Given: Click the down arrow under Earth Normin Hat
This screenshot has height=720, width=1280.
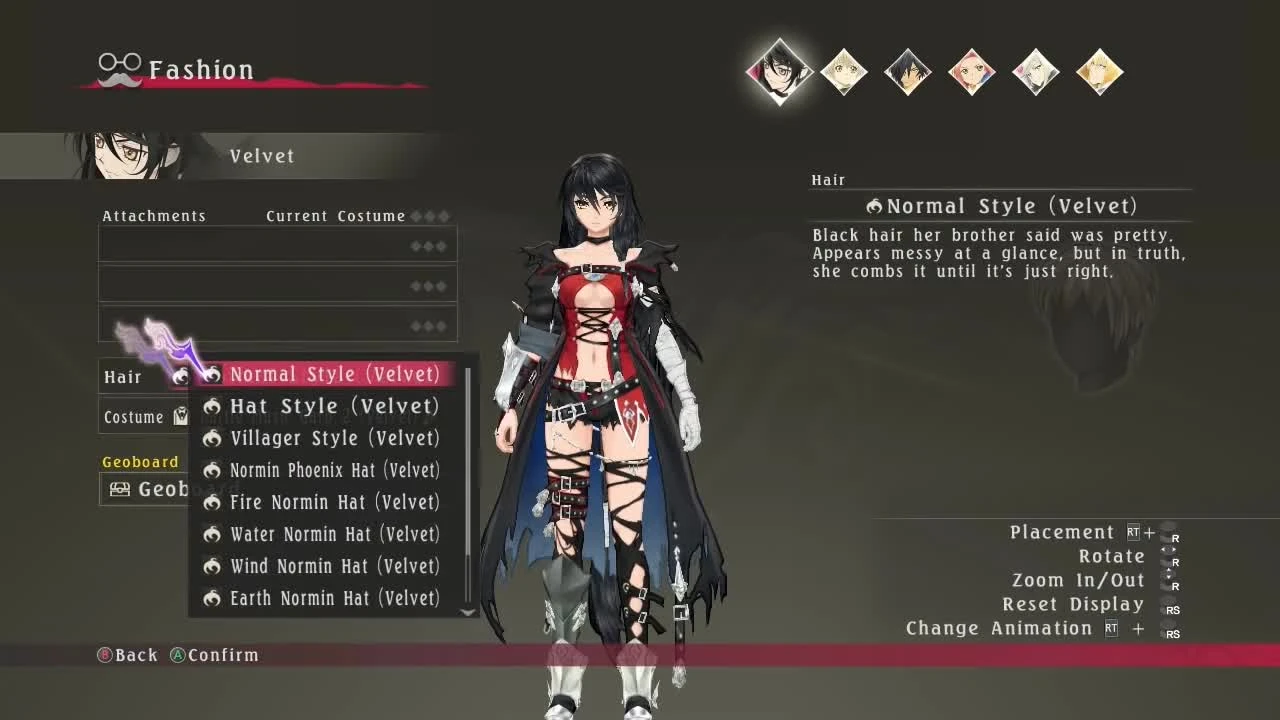Looking at the screenshot, I should coord(467,613).
